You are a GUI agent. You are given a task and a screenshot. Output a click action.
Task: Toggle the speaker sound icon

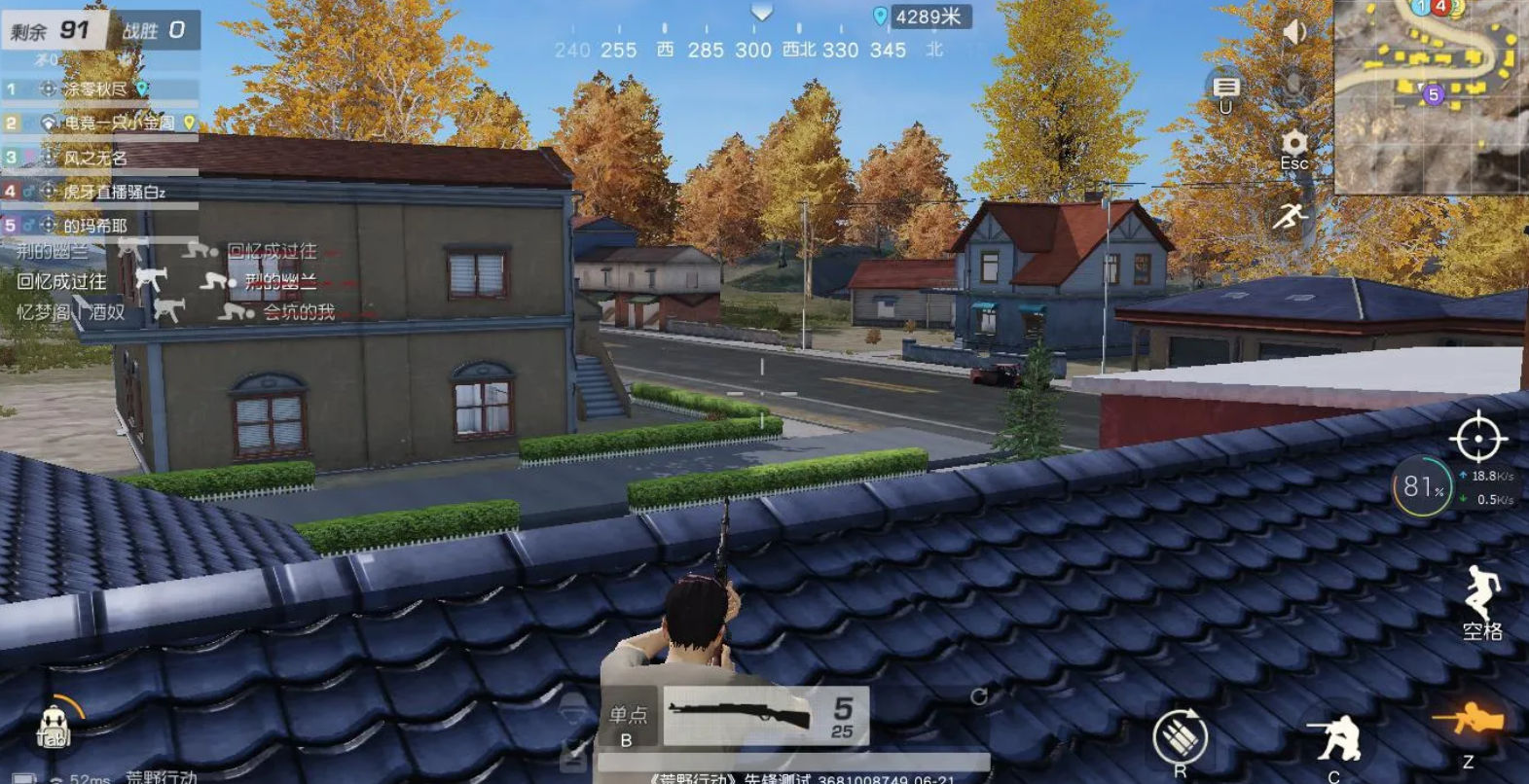1293,32
